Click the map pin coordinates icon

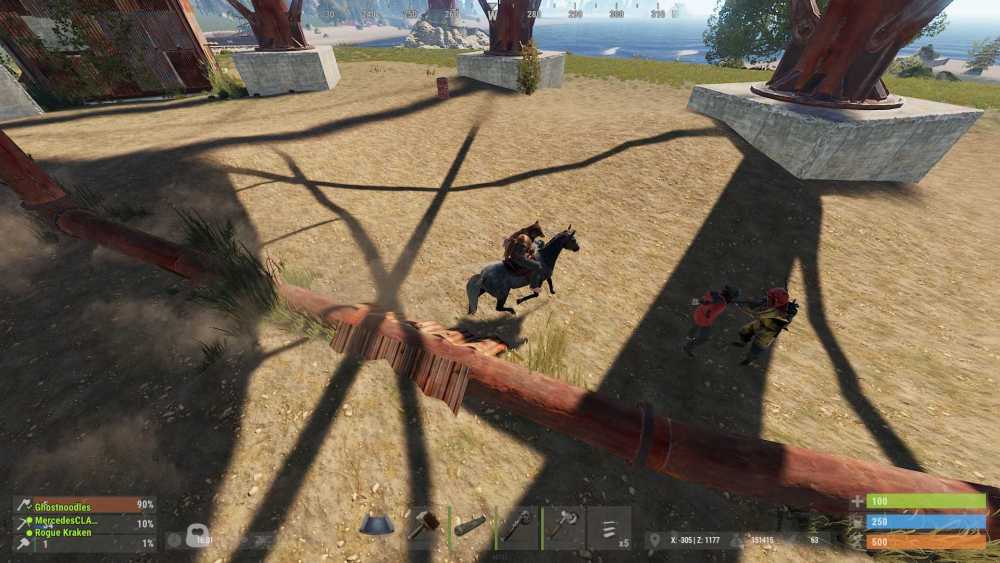pyautogui.click(x=655, y=540)
